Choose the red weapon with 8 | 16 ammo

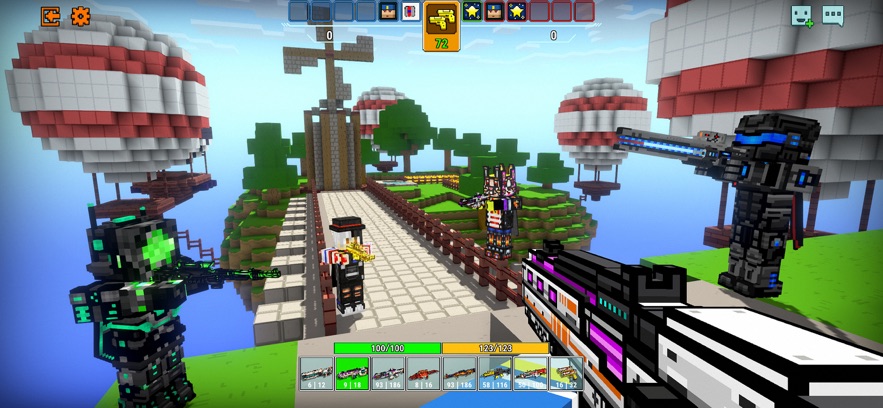(423, 373)
